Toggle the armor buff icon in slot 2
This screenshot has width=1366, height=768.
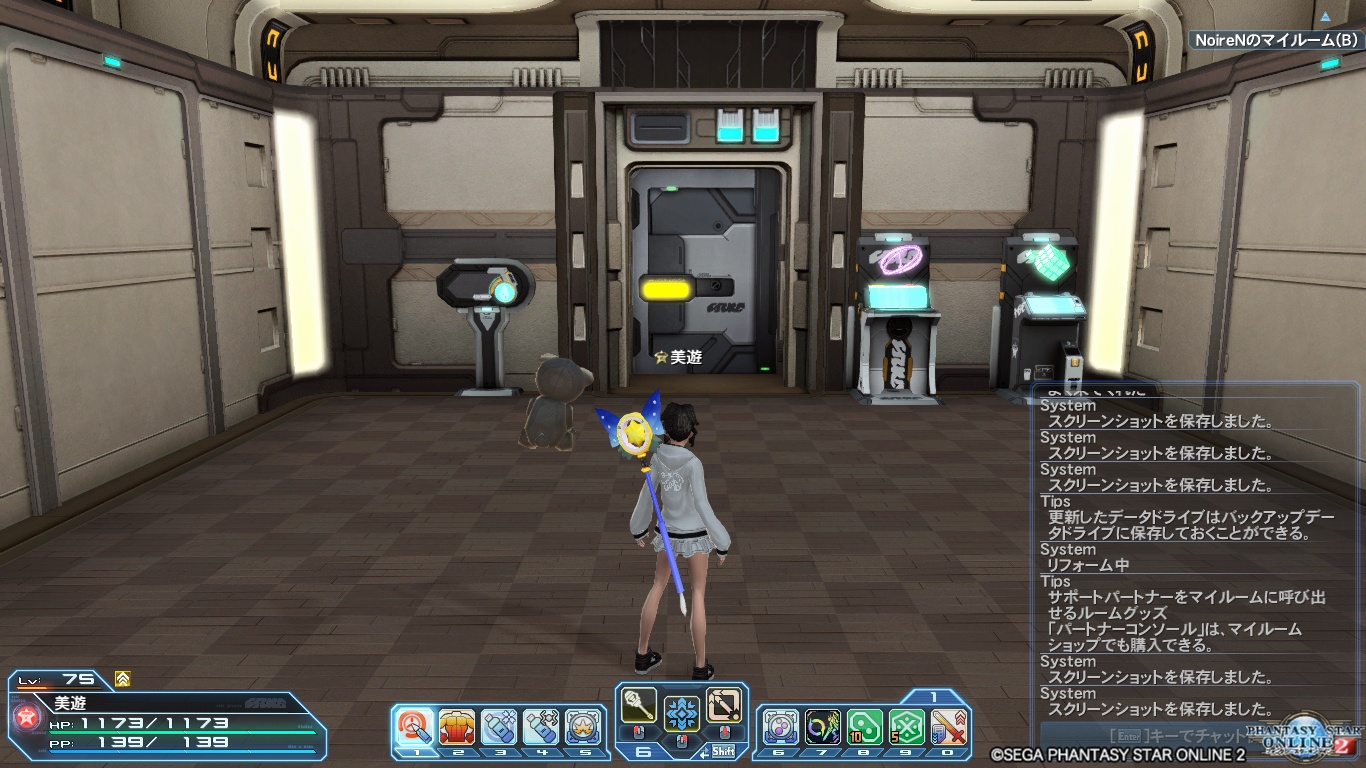click(457, 726)
